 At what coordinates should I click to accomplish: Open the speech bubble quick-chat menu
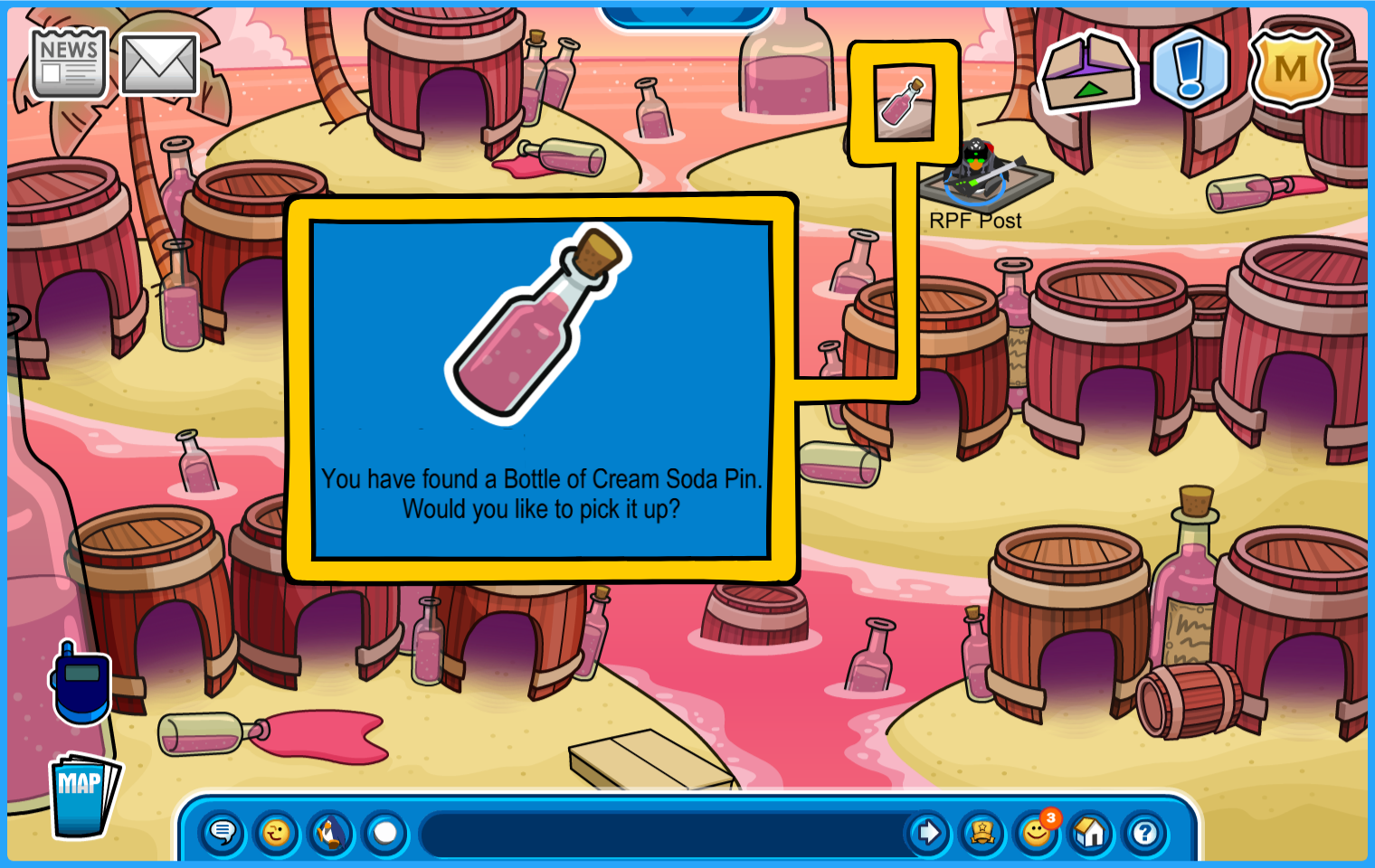click(223, 832)
